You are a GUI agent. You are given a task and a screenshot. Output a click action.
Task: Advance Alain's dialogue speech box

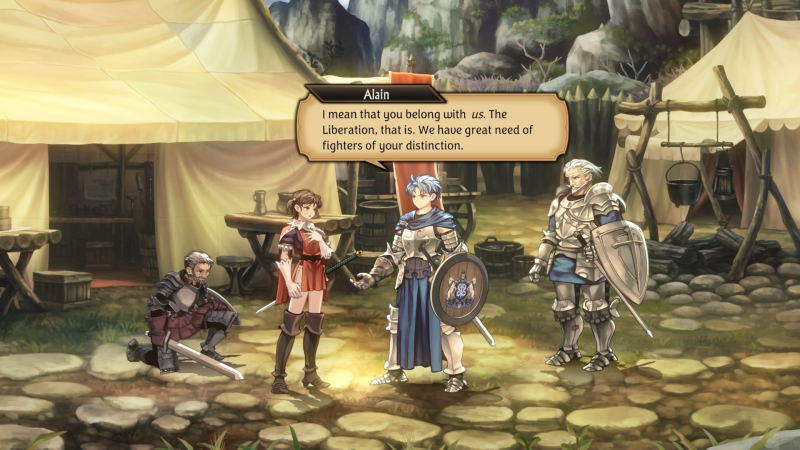click(432, 129)
